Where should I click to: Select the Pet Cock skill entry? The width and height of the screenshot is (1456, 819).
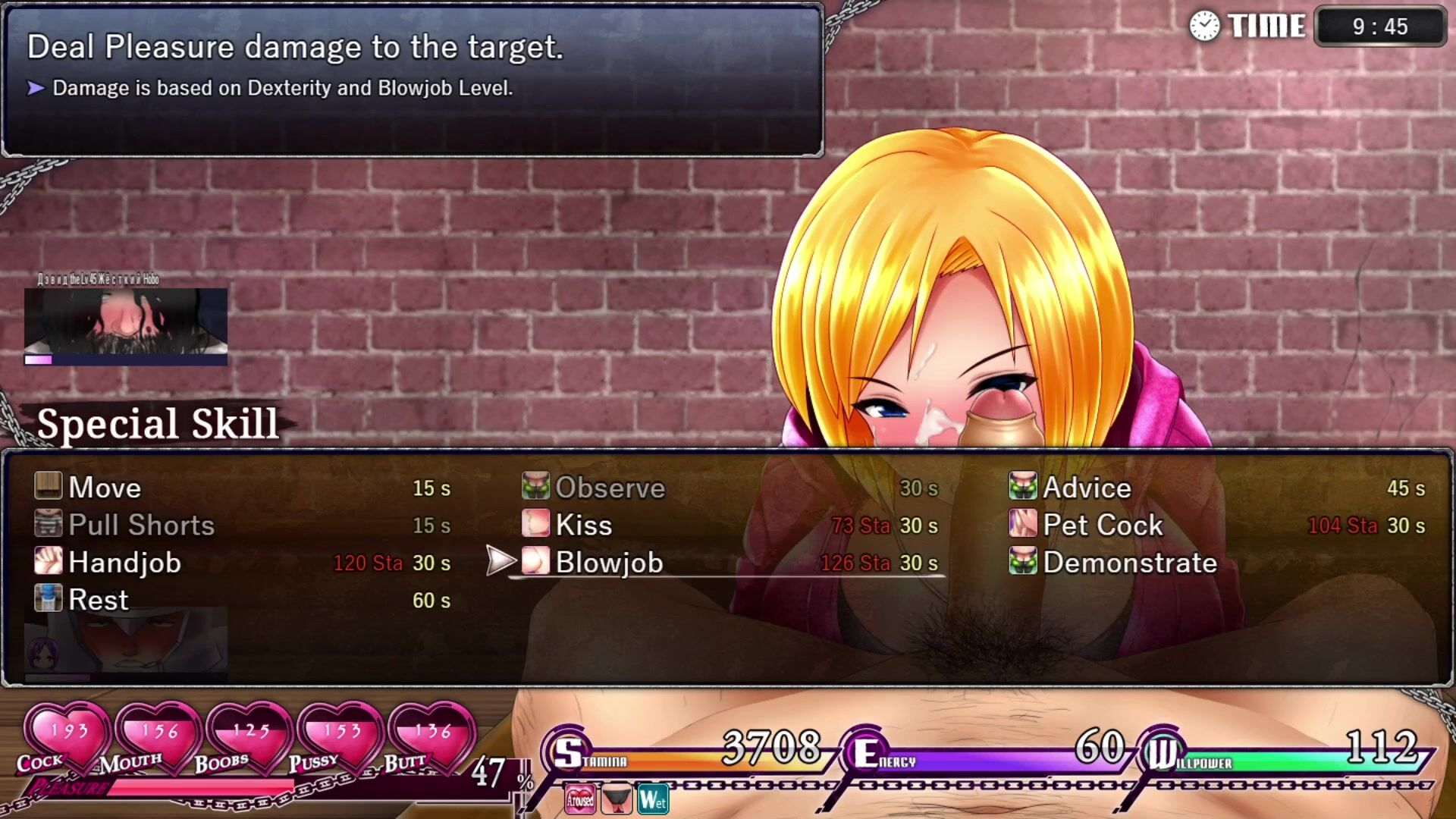pos(1103,526)
